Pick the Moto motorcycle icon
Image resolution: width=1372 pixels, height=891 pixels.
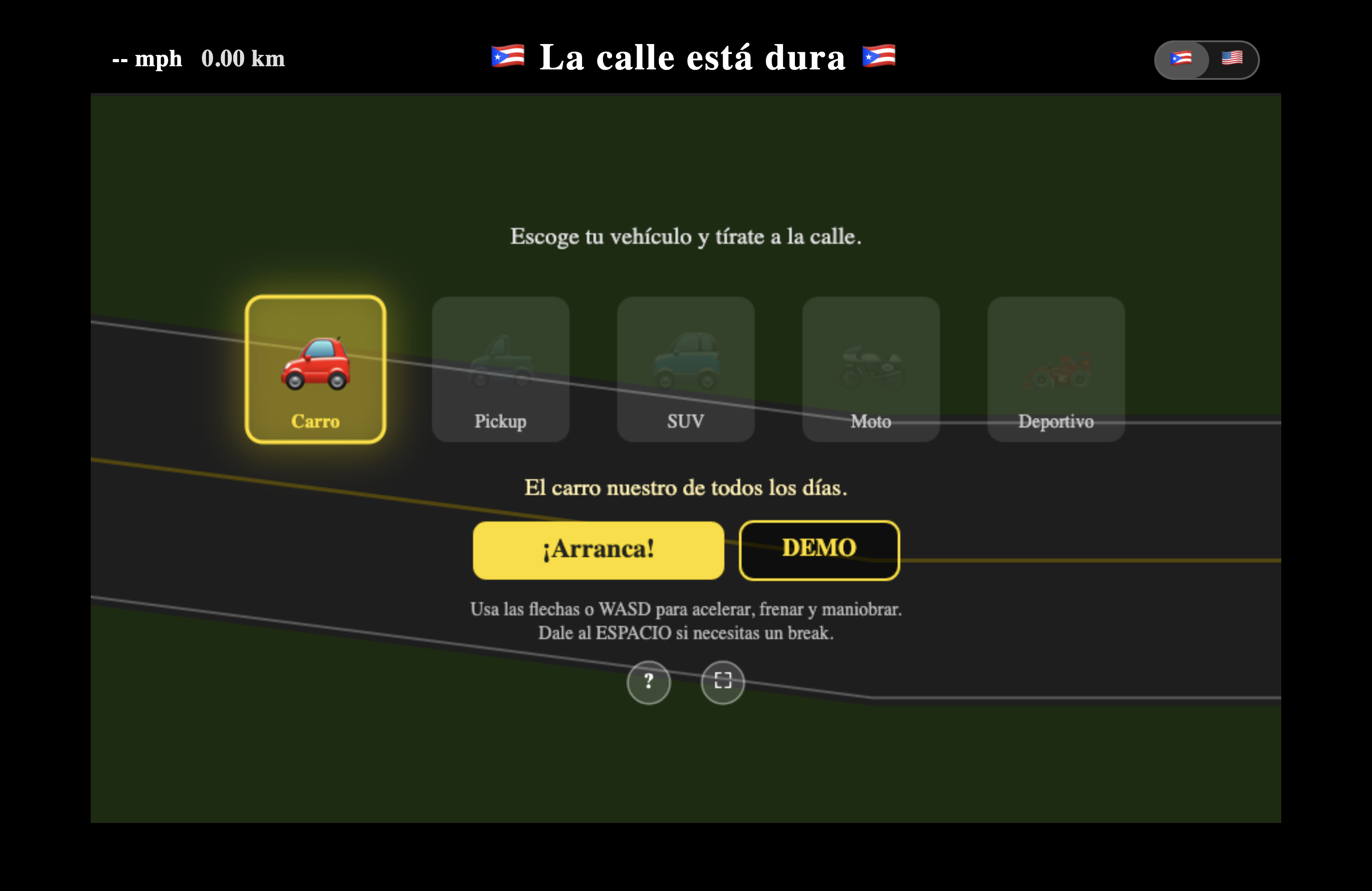point(871,363)
